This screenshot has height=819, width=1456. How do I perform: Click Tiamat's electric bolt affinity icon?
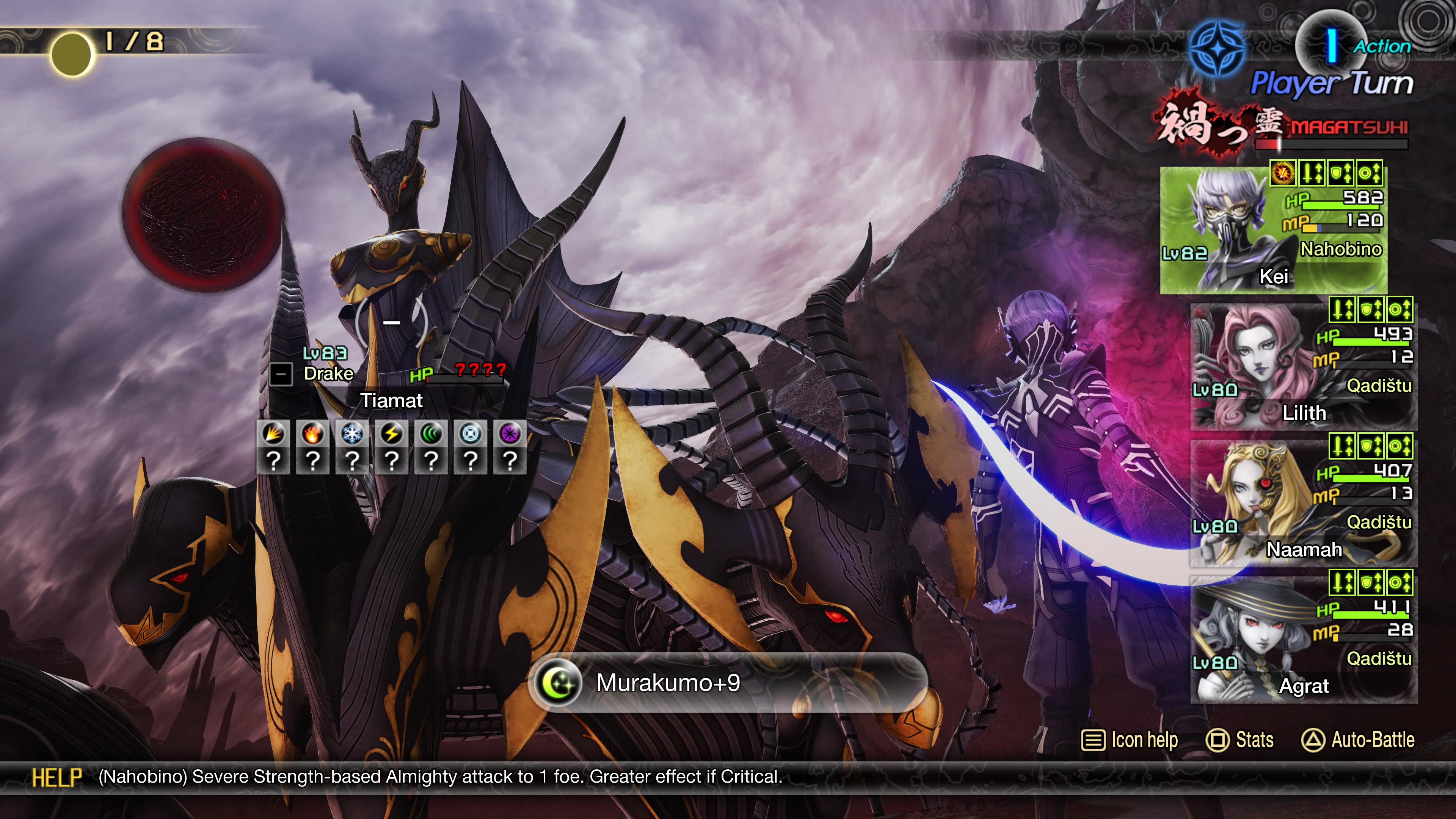(392, 434)
